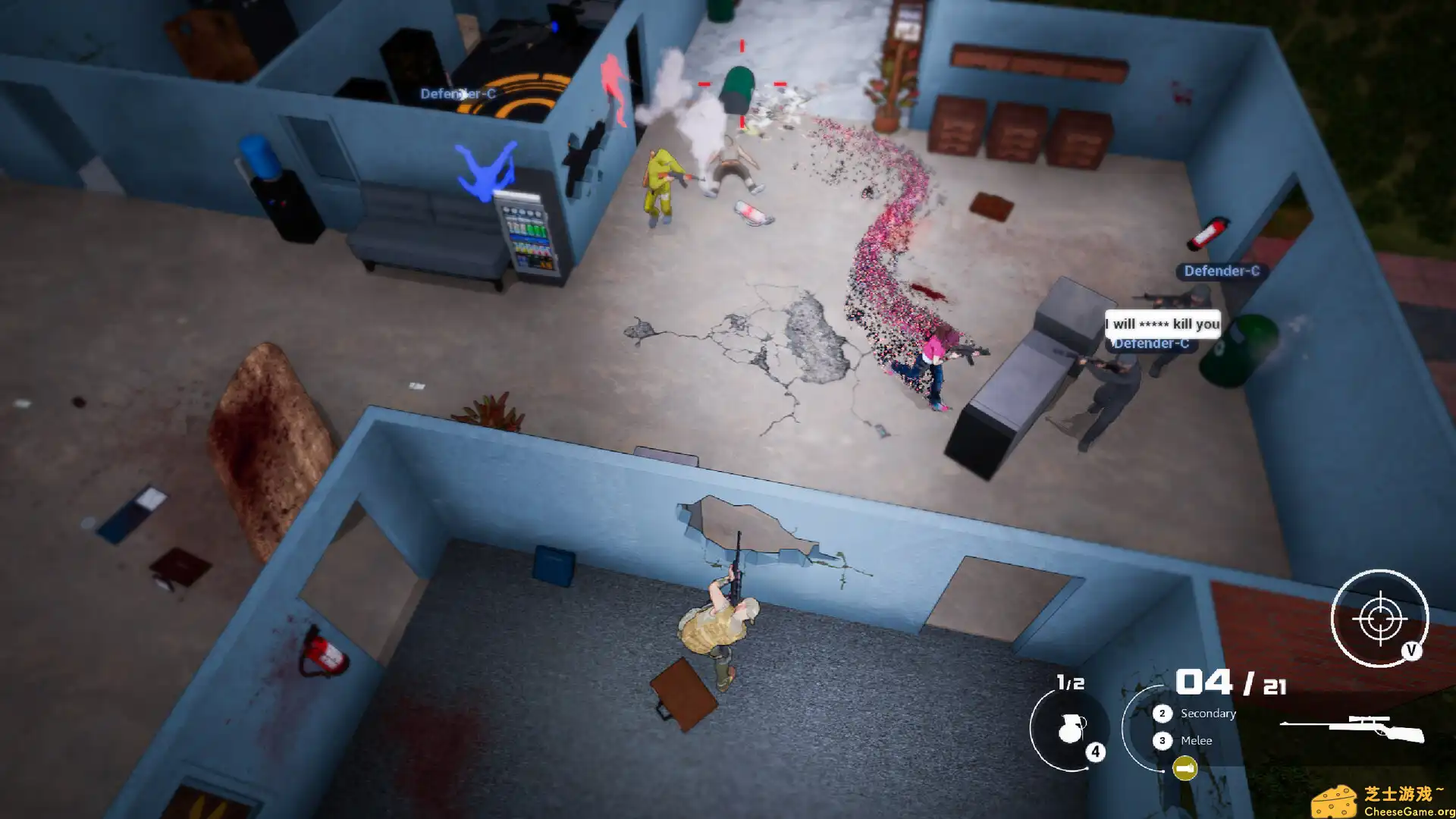This screenshot has height=819, width=1456.
Task: Expand the chat bubble saying I will kill you
Action: pyautogui.click(x=1163, y=324)
